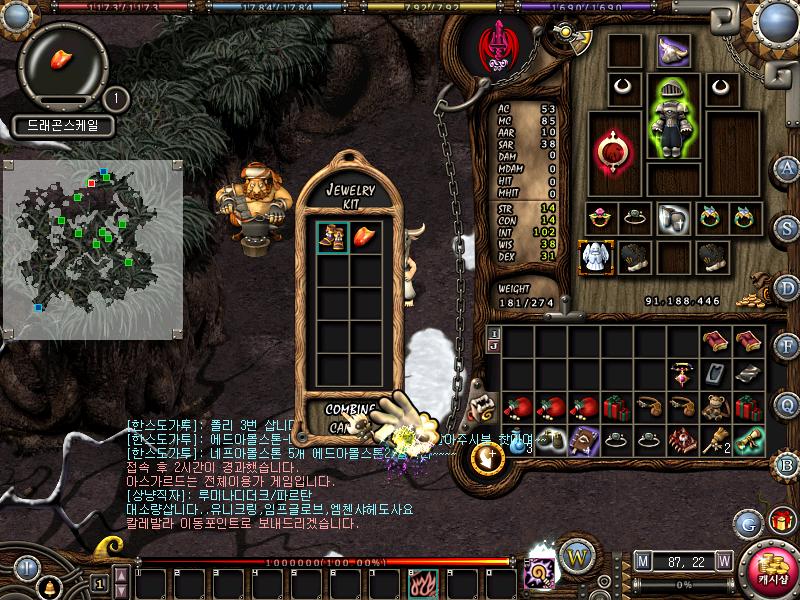Screen dimensions: 800x600
Task: Click the Combine button in Jewelry Kit
Action: (349, 409)
